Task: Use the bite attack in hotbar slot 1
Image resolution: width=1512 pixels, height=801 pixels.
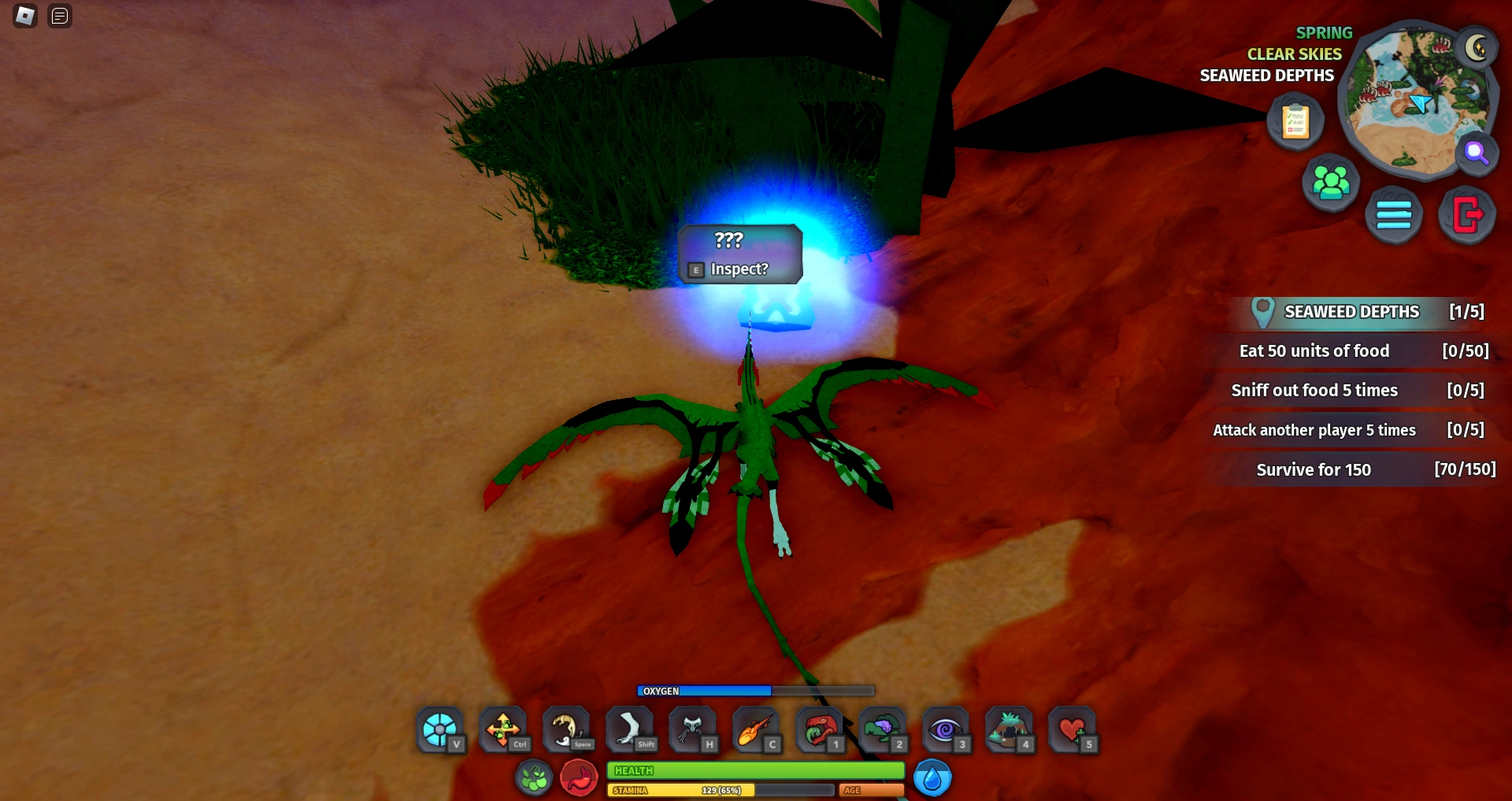Action: (x=819, y=729)
